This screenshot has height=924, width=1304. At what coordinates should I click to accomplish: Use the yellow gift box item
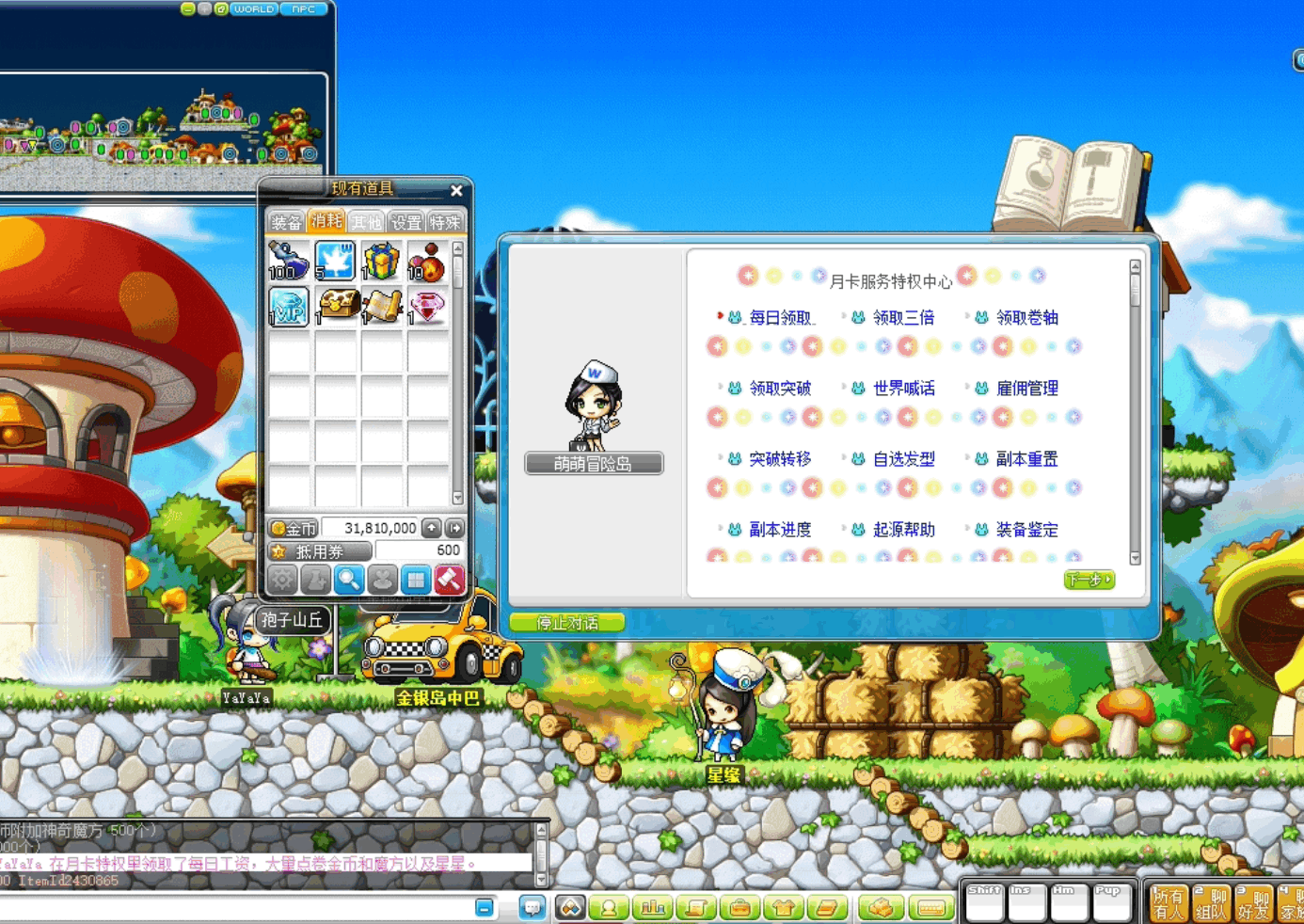tap(381, 261)
